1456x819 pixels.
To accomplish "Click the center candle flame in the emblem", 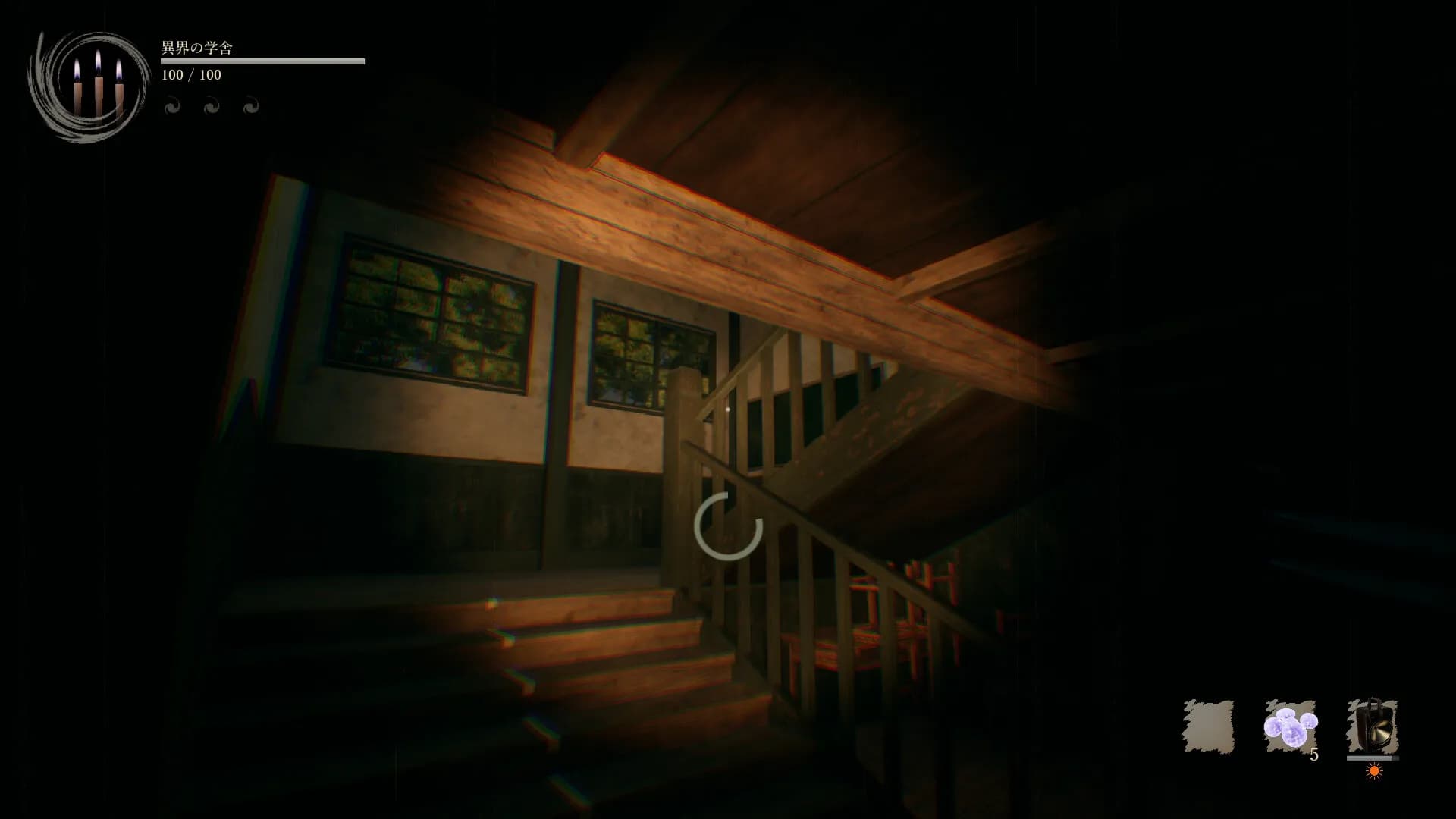I will 97,61.
